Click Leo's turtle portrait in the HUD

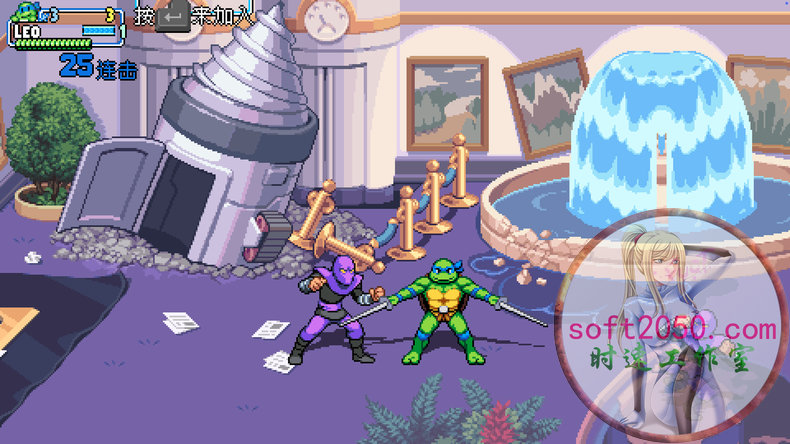click(x=26, y=14)
